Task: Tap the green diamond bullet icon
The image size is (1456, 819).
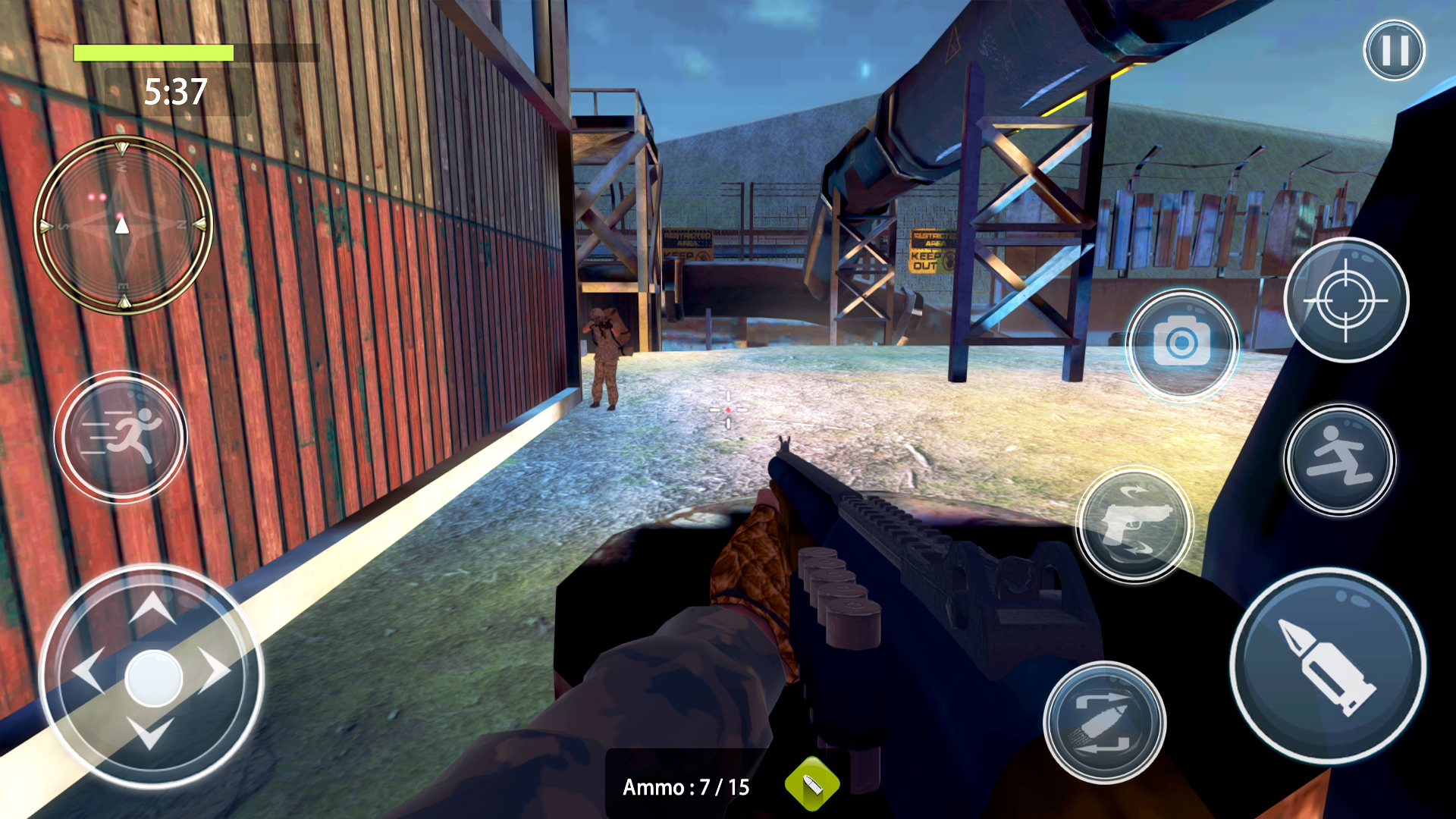Action: 812,785
